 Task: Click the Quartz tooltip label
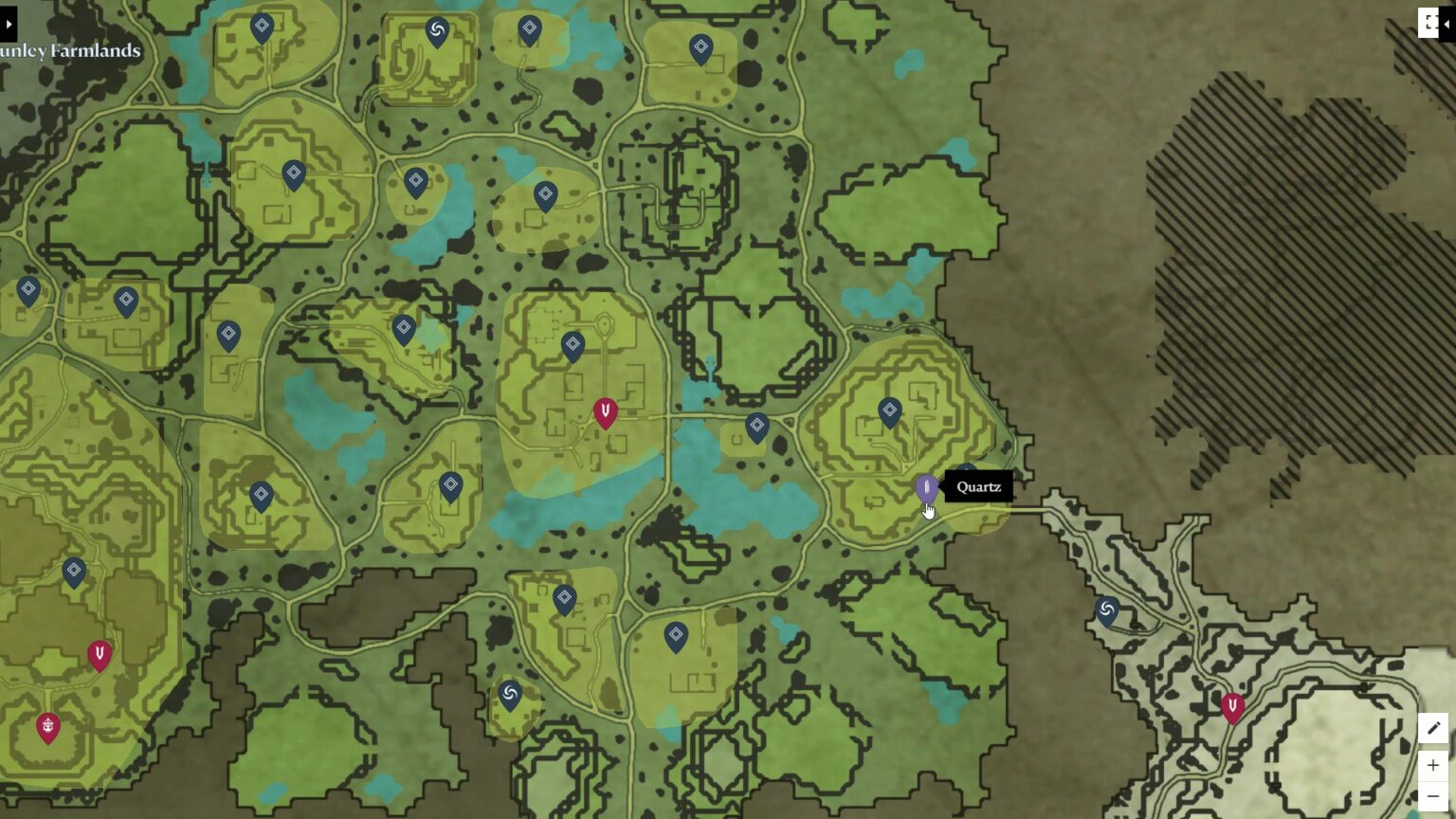click(x=979, y=486)
